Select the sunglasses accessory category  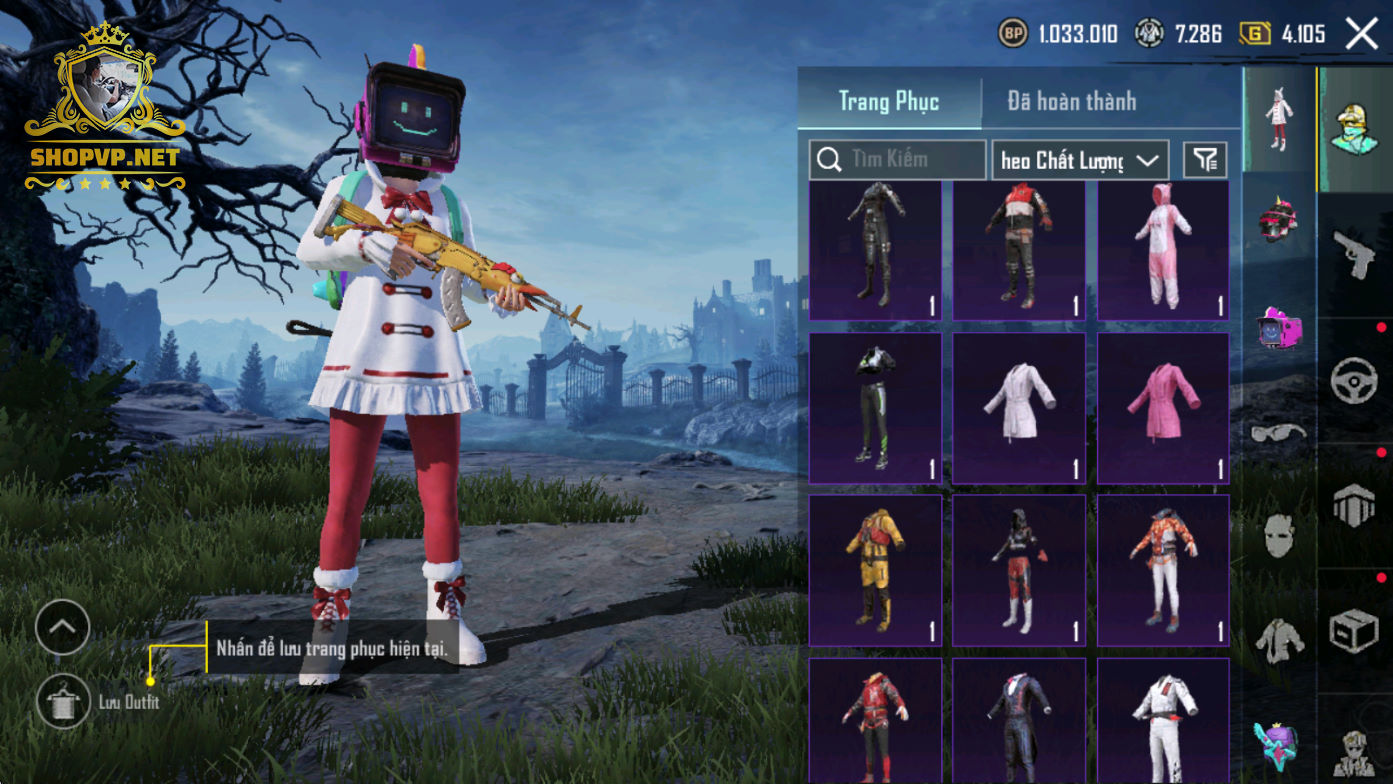click(1279, 433)
